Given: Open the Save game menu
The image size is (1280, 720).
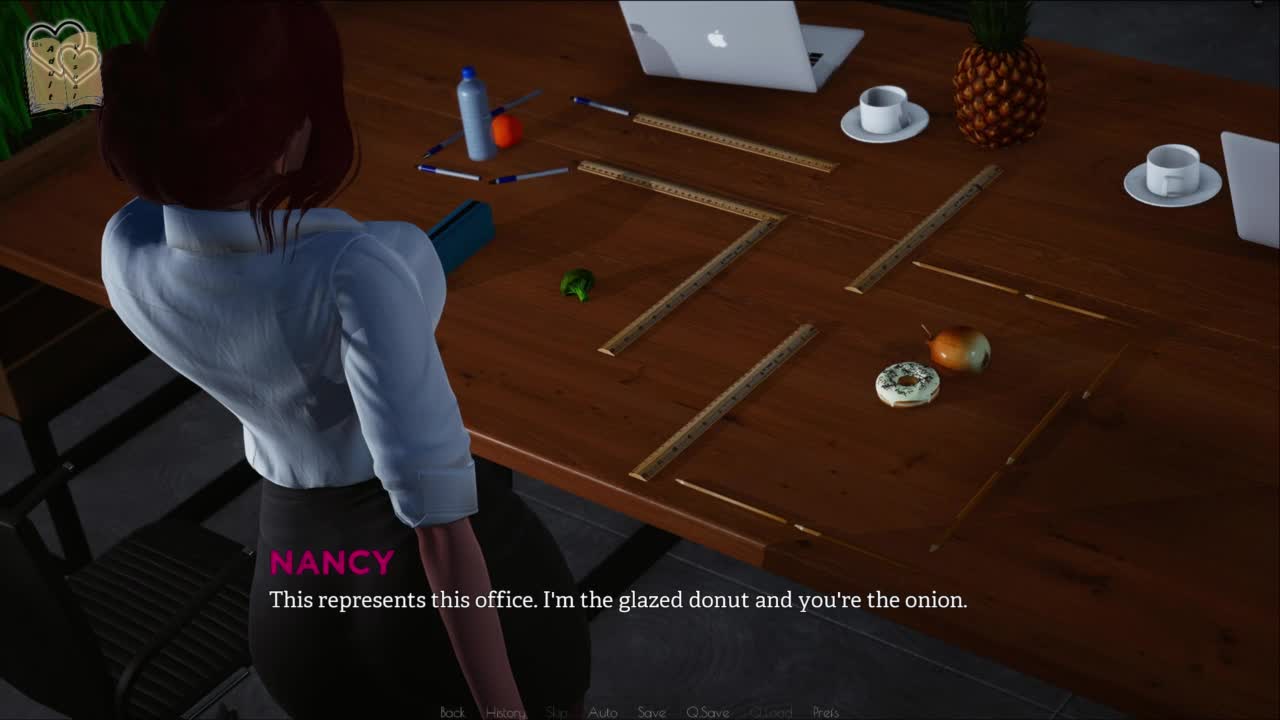Looking at the screenshot, I should pos(651,712).
